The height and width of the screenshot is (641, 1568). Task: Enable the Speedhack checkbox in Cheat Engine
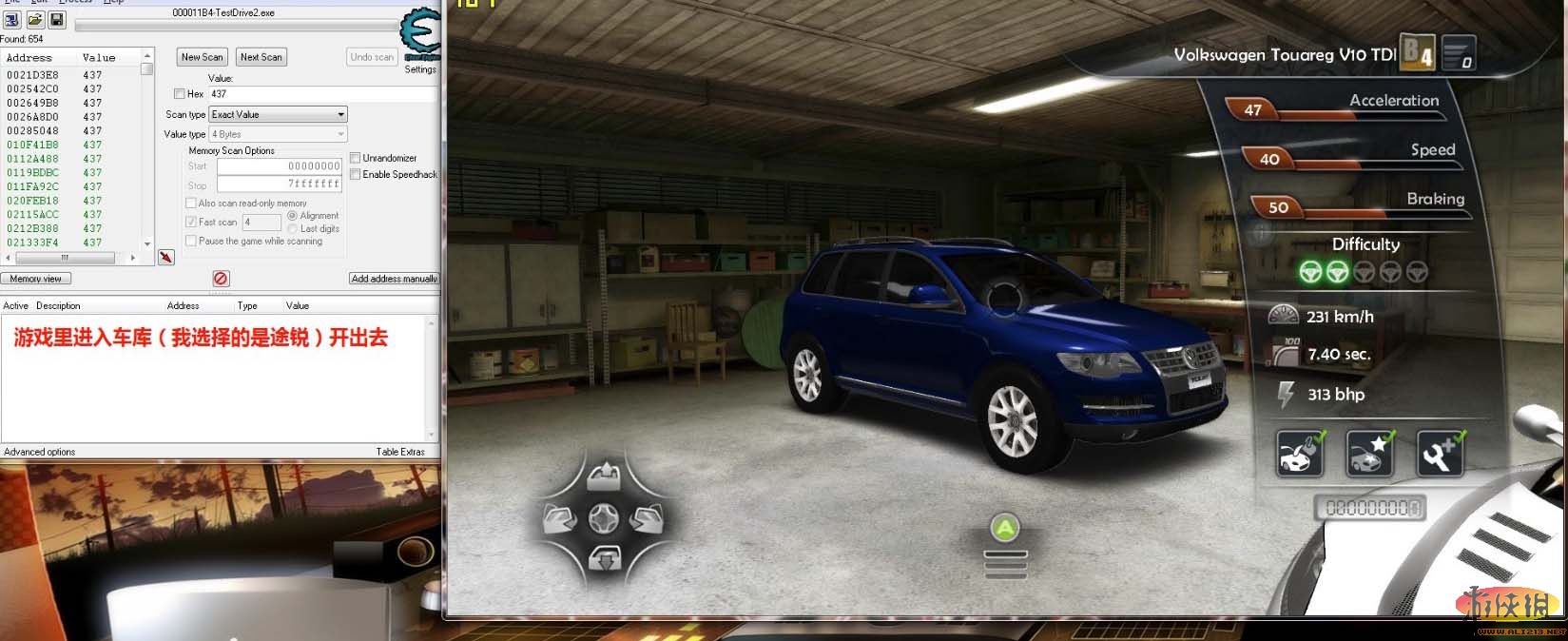tap(356, 174)
